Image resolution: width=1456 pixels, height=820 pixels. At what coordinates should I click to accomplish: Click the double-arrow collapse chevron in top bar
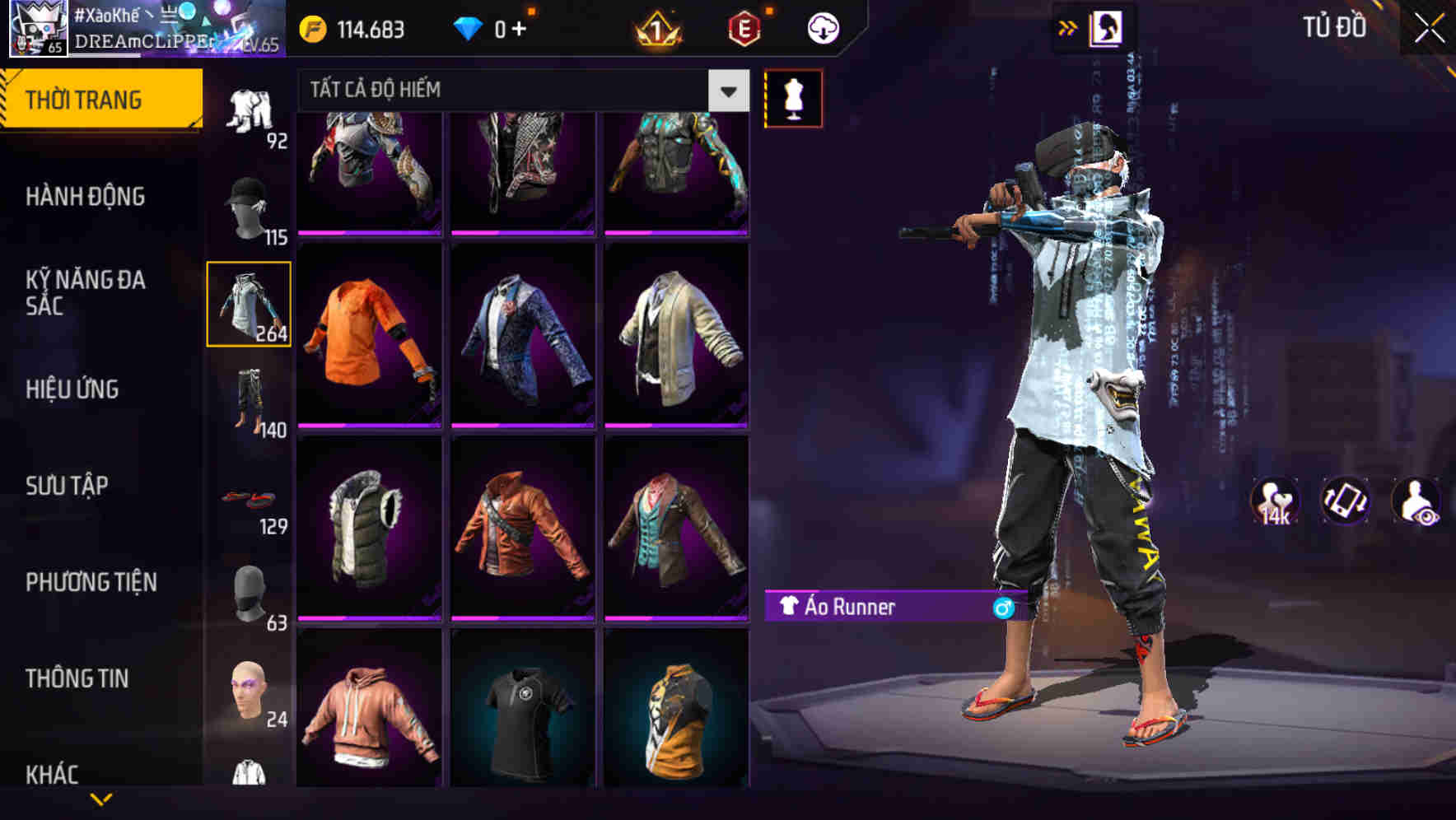coord(1068,27)
